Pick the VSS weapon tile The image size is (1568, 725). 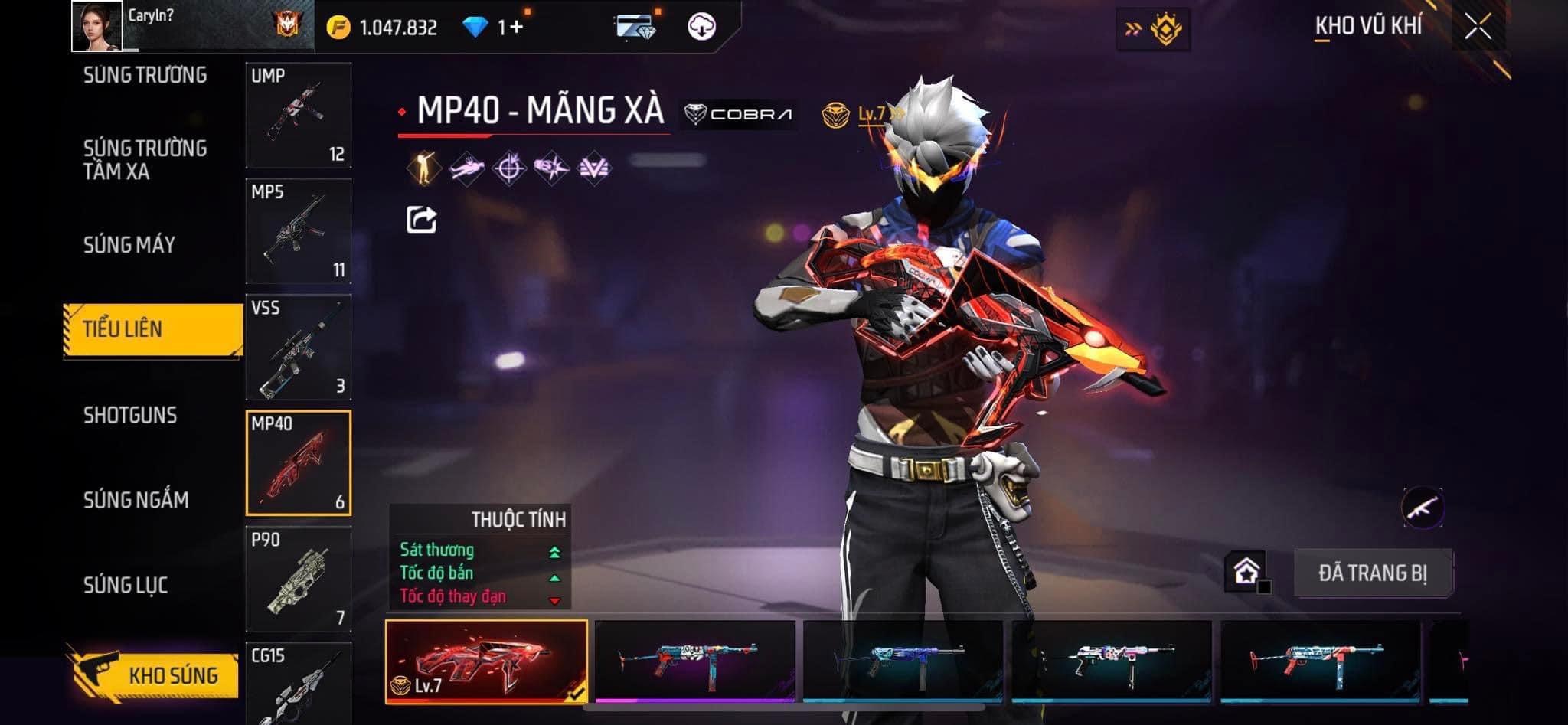click(299, 347)
